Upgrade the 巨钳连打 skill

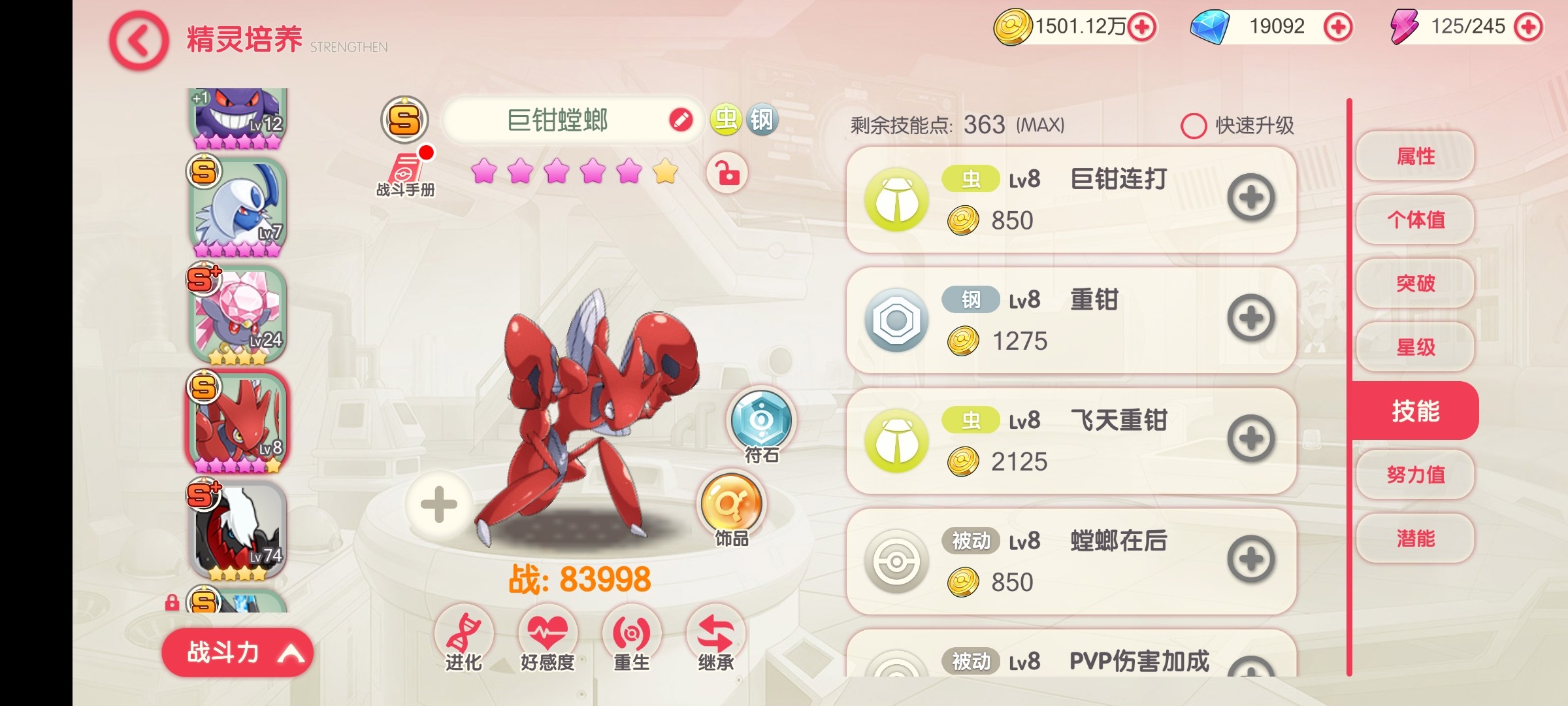pyautogui.click(x=1250, y=198)
